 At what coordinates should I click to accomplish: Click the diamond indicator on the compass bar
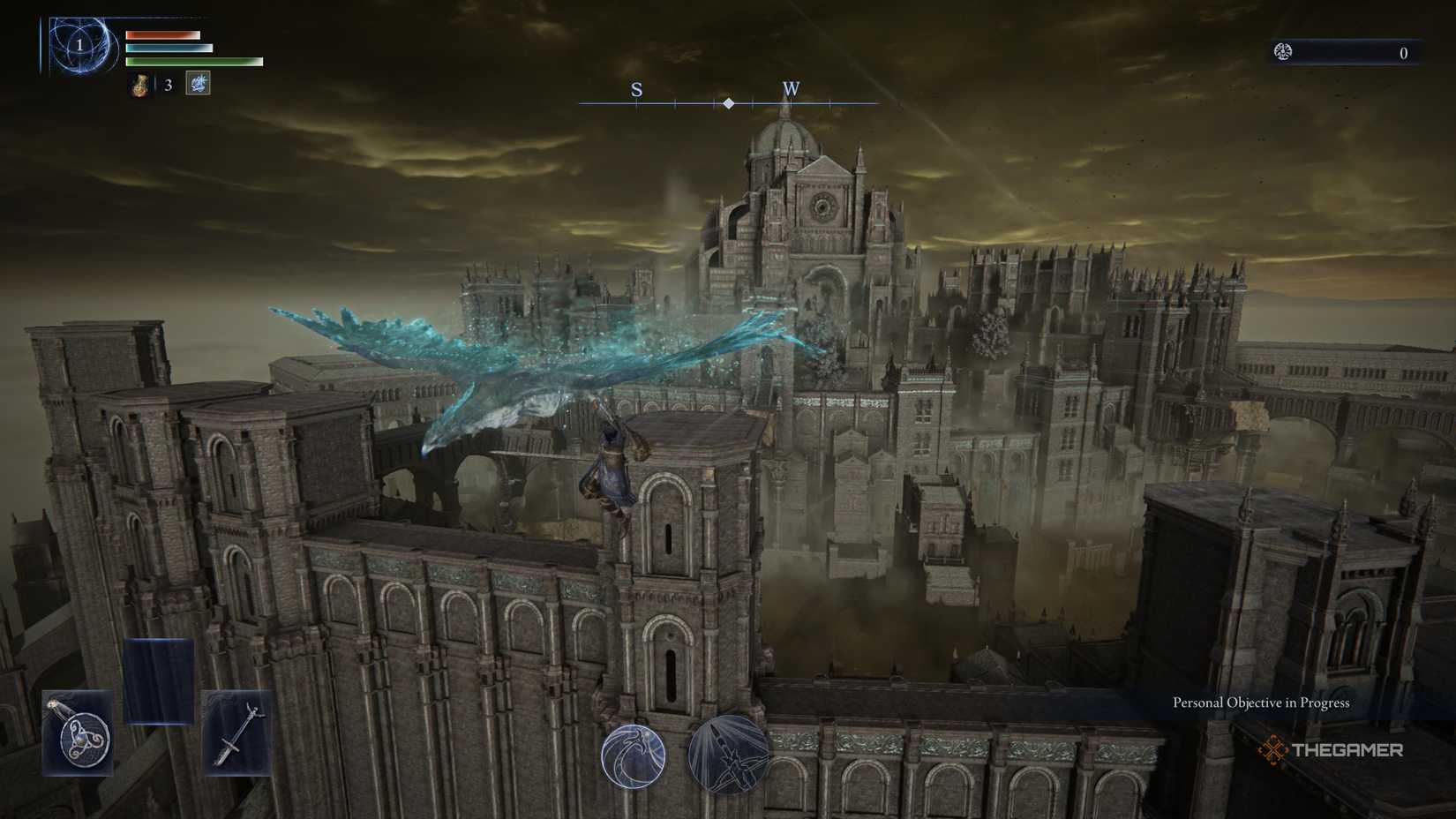coord(728,102)
